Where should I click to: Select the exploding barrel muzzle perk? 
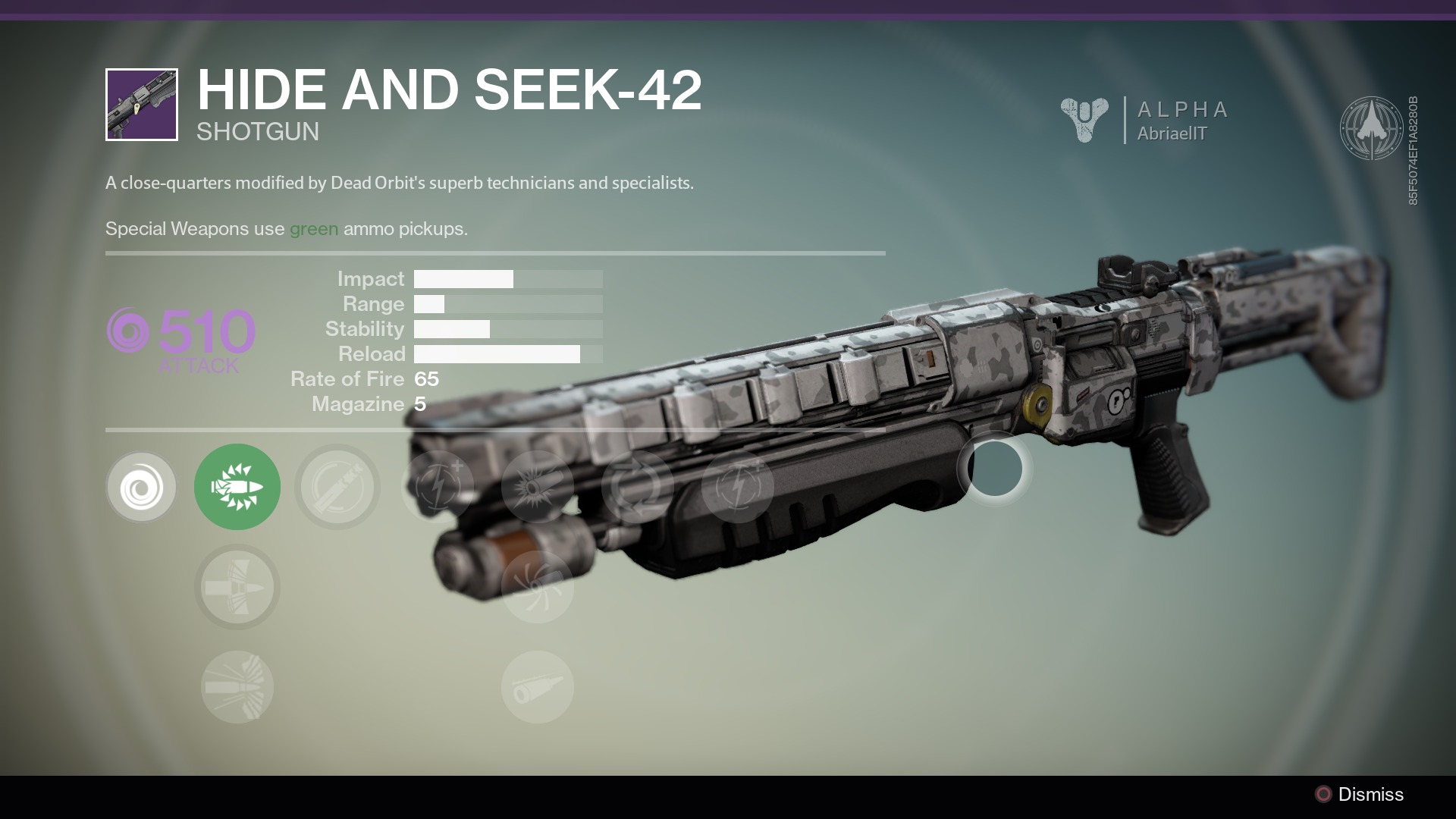pyautogui.click(x=537, y=487)
